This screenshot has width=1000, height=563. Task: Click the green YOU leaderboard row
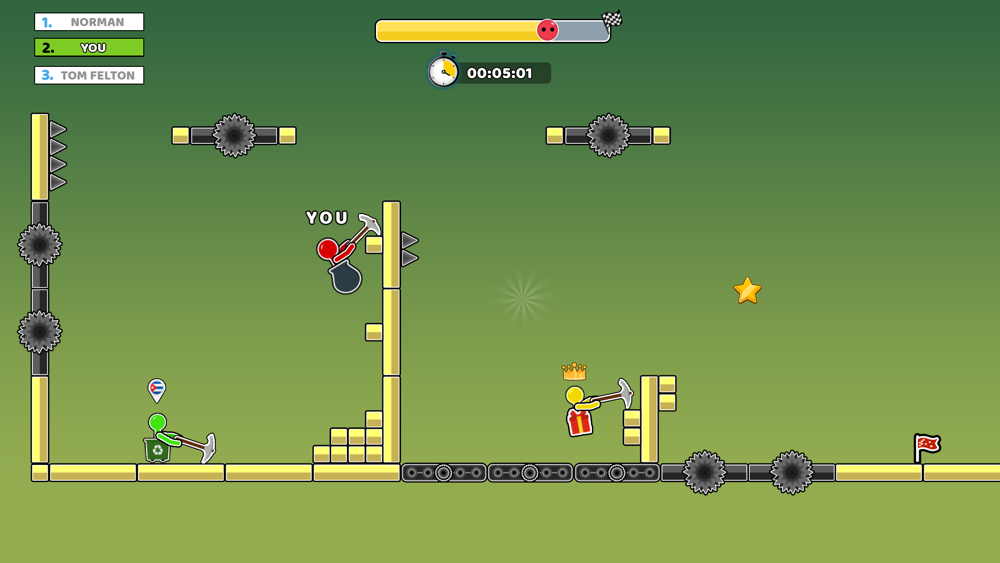click(x=89, y=48)
